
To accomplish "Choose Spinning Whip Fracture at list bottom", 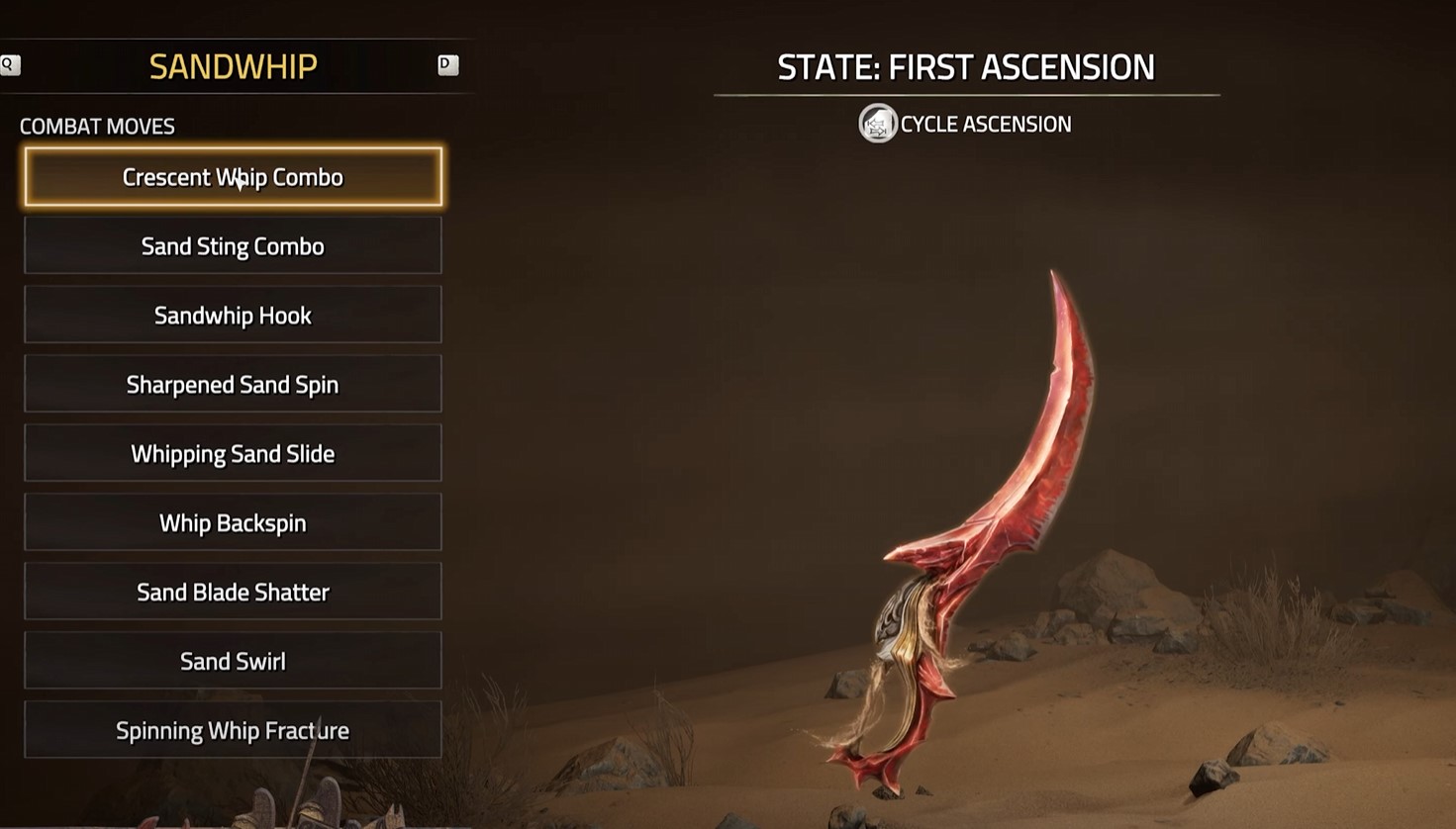I will [233, 730].
